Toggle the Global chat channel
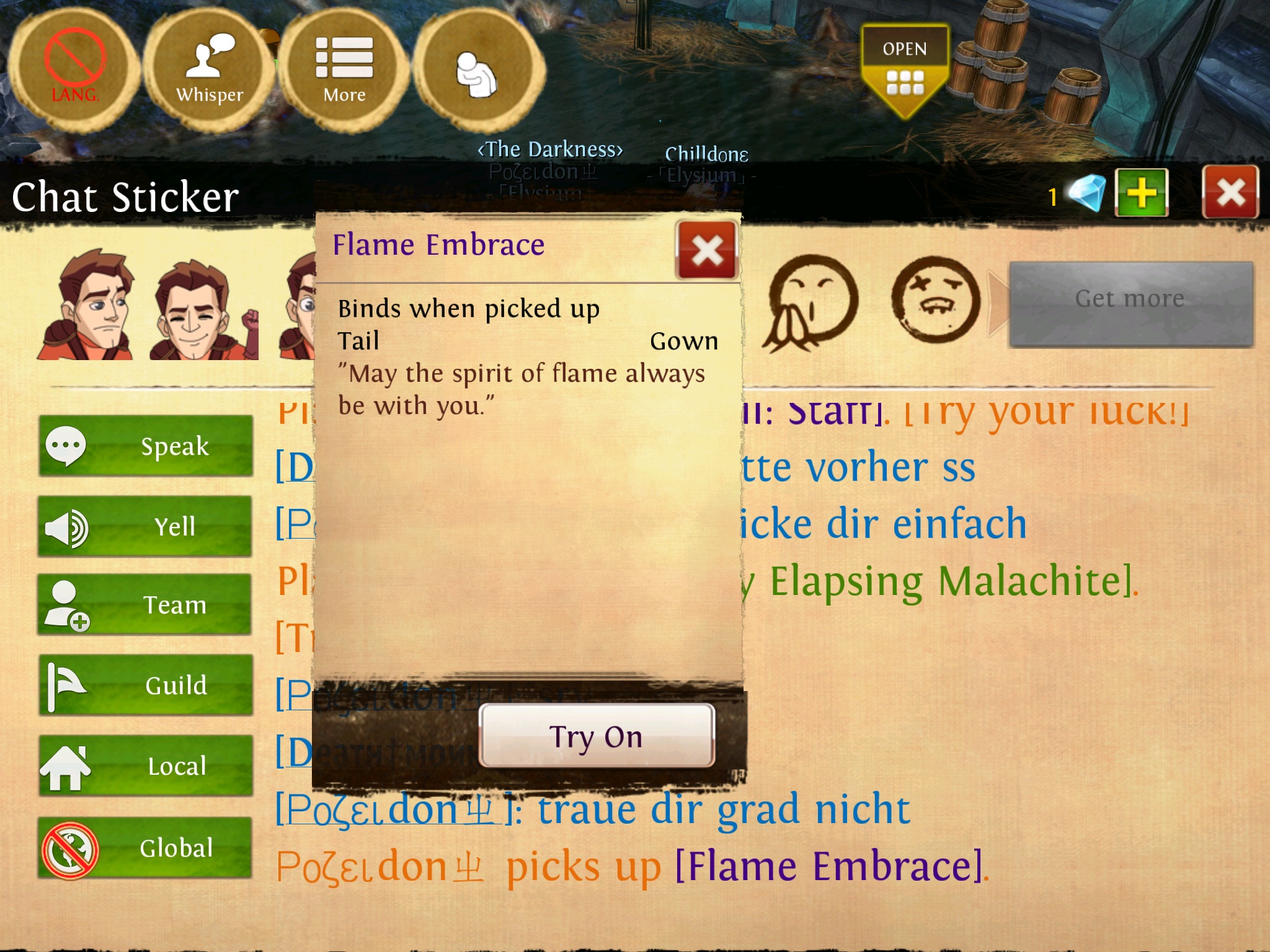 point(146,848)
